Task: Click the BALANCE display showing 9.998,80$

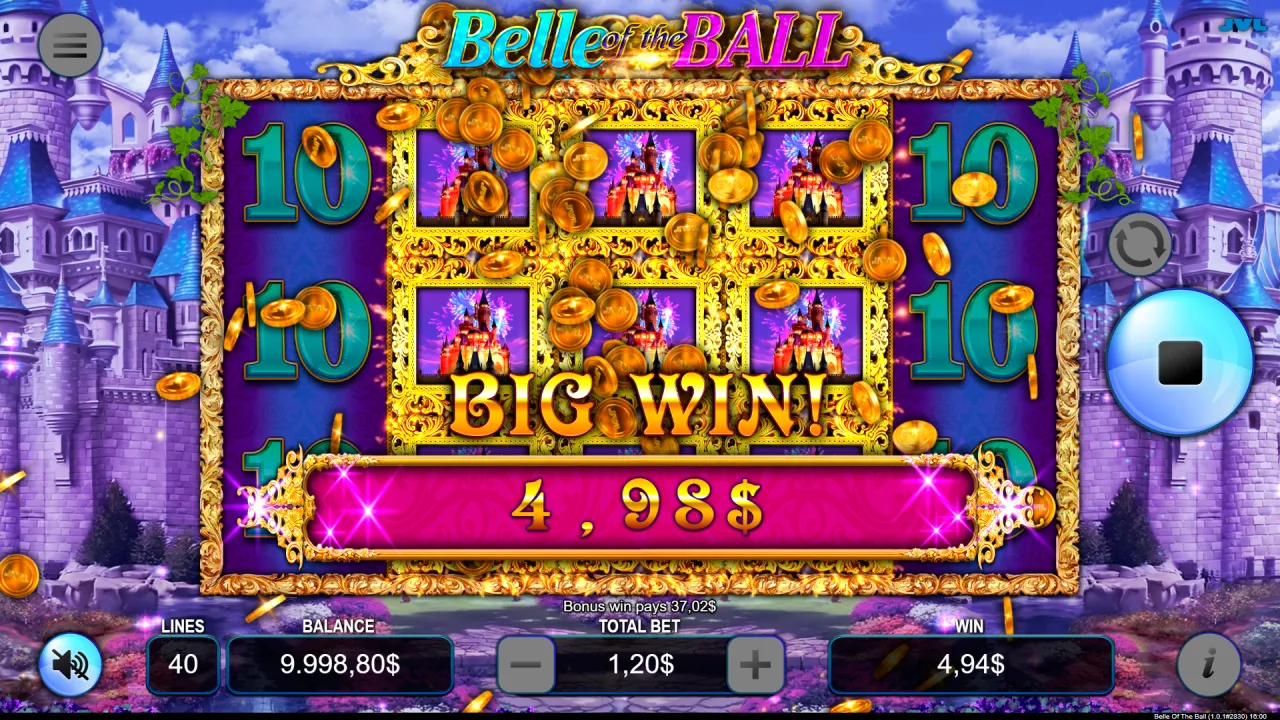Action: [x=339, y=663]
